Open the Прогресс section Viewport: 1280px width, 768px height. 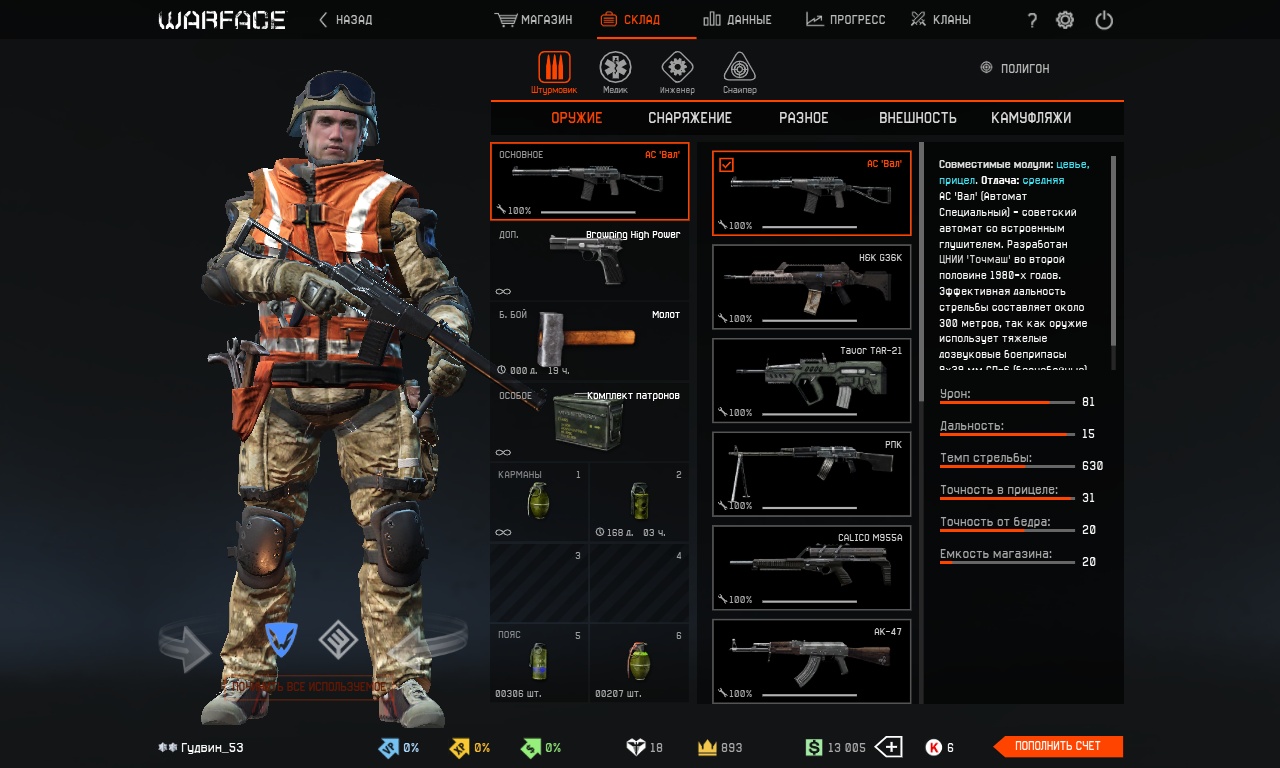[x=846, y=20]
